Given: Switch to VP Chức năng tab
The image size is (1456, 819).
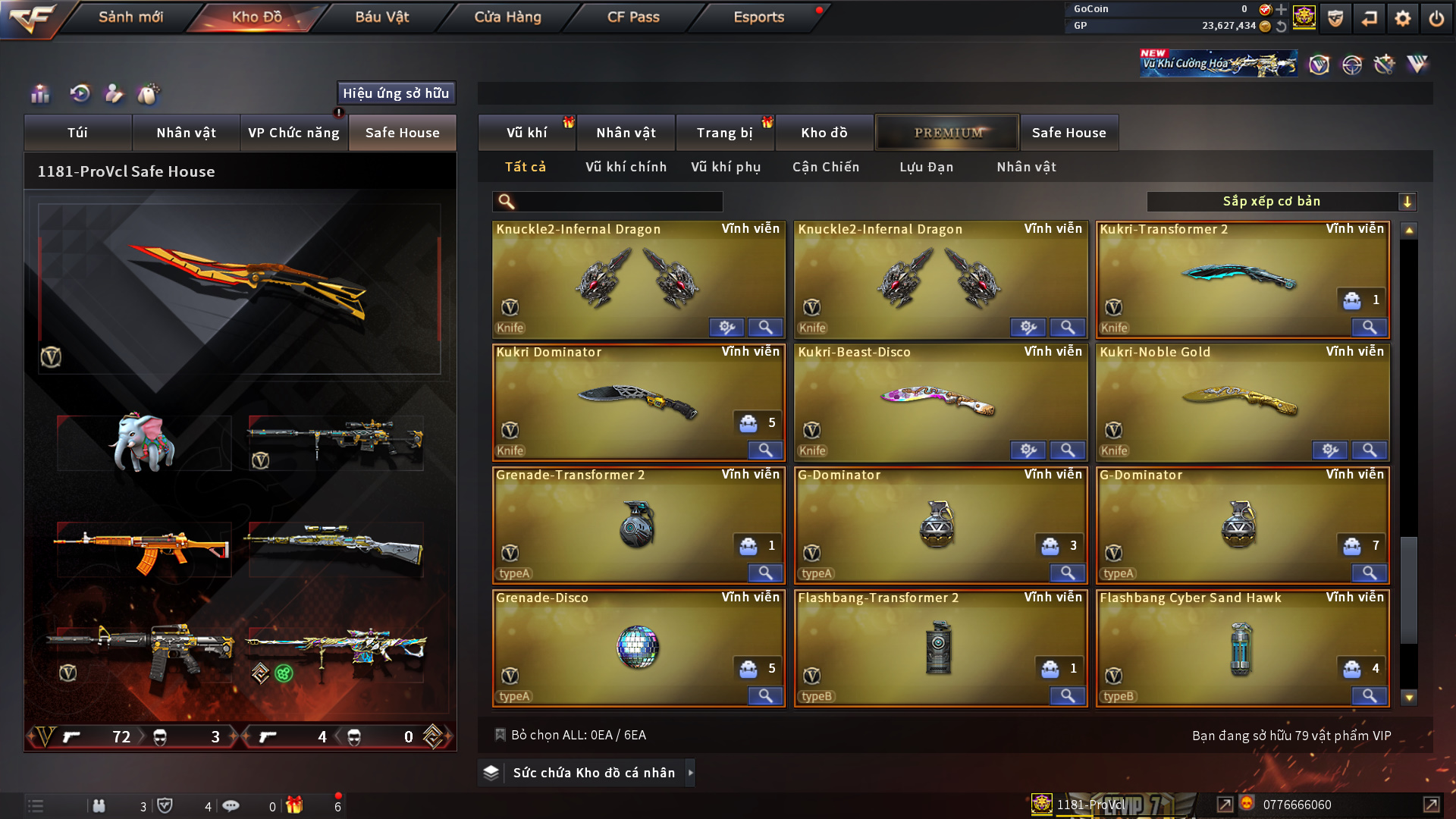Looking at the screenshot, I should click(293, 133).
